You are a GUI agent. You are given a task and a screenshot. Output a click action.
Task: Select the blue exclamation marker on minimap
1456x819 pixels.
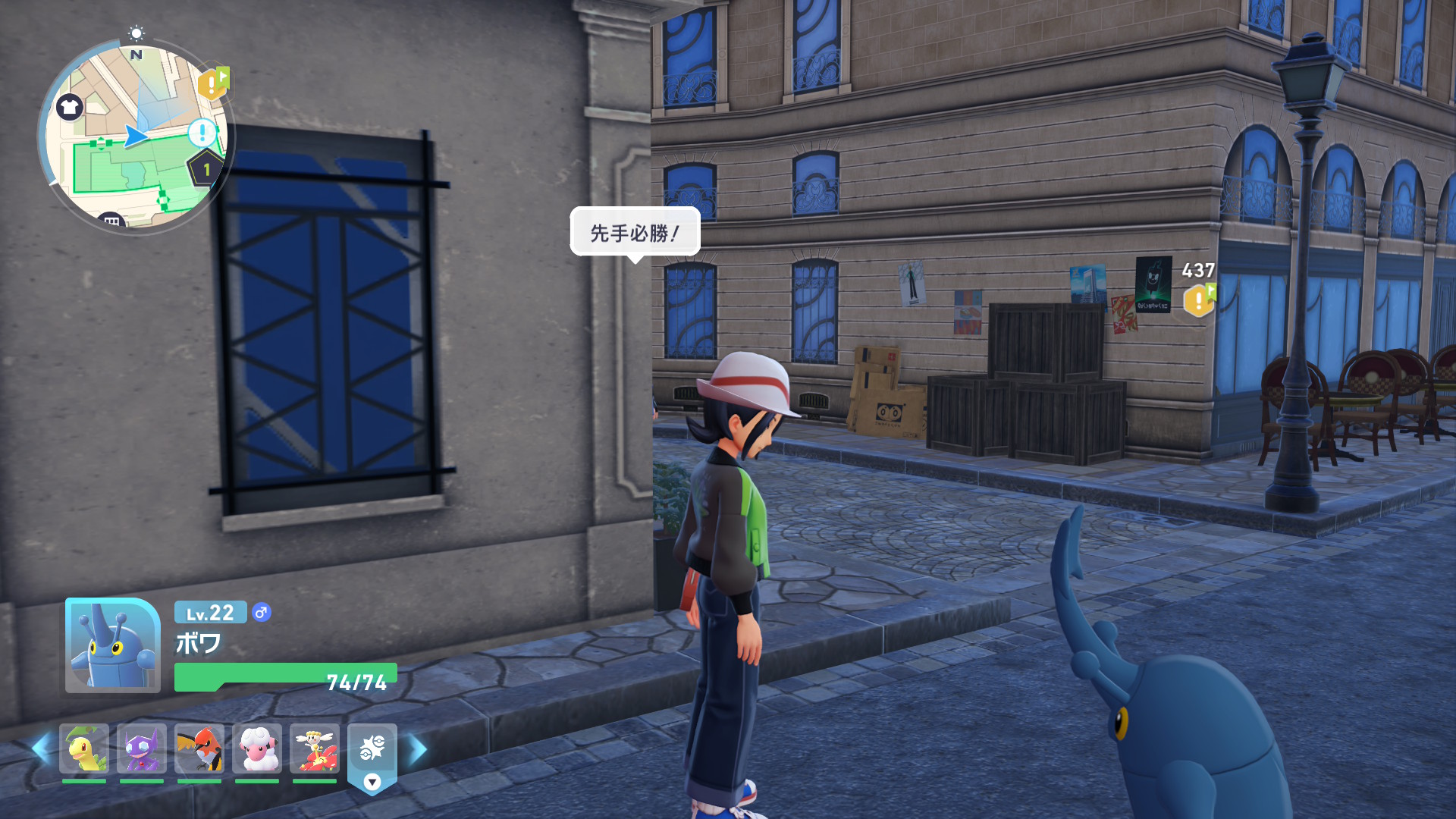(202, 133)
